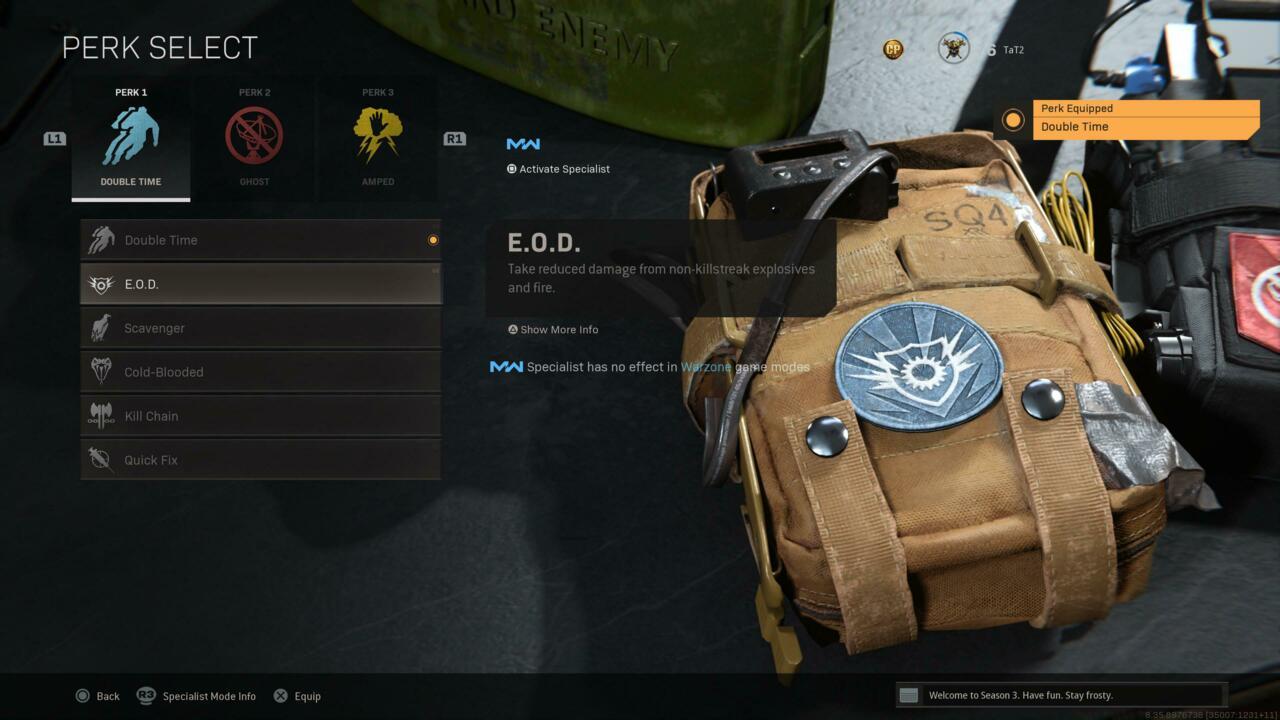Go Back from Perk Select
This screenshot has width=1280, height=720.
[98, 696]
